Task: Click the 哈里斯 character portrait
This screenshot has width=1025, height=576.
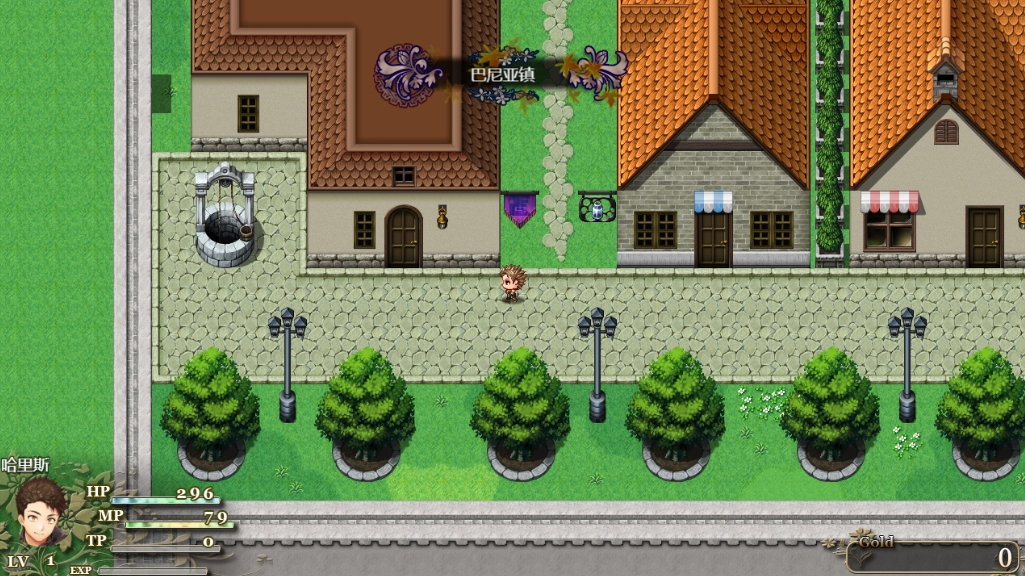Action: tap(43, 512)
